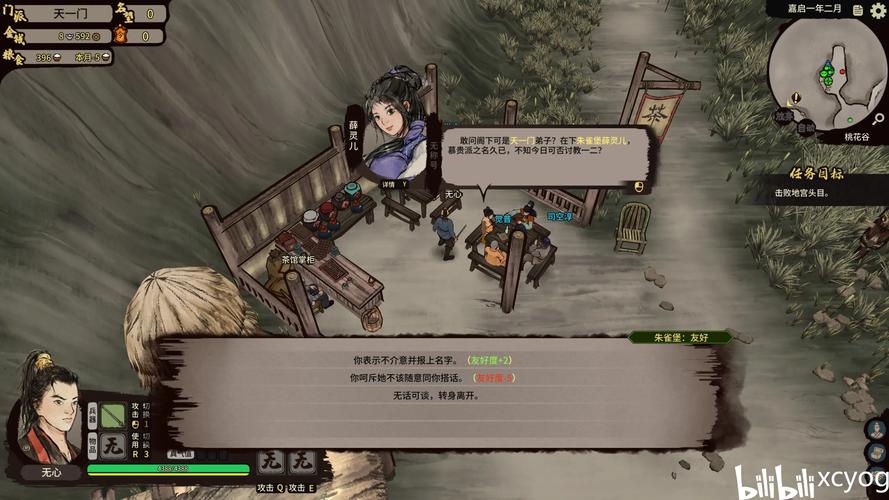Screen dimensions: 889x500
Task: Open the gear settings menu
Action: pyautogui.click(x=876, y=11)
